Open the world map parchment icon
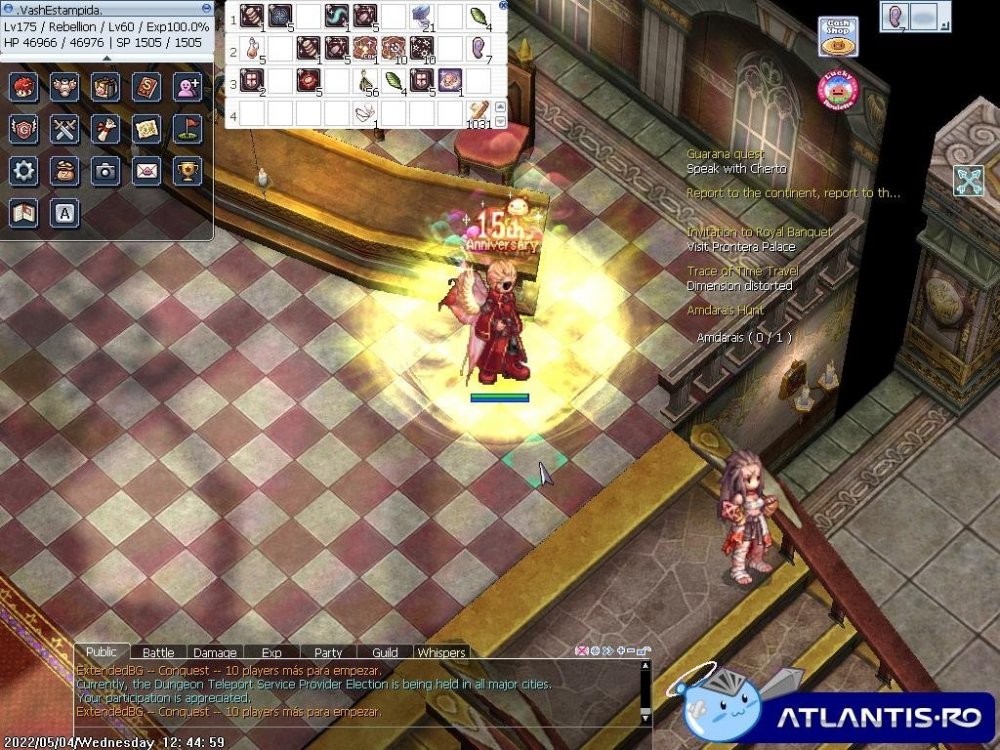The width and height of the screenshot is (1000, 750). coord(146,129)
